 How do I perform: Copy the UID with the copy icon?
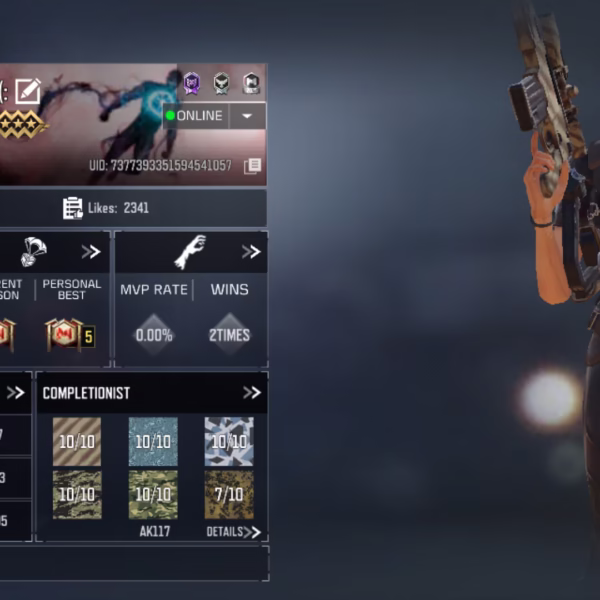click(x=252, y=165)
